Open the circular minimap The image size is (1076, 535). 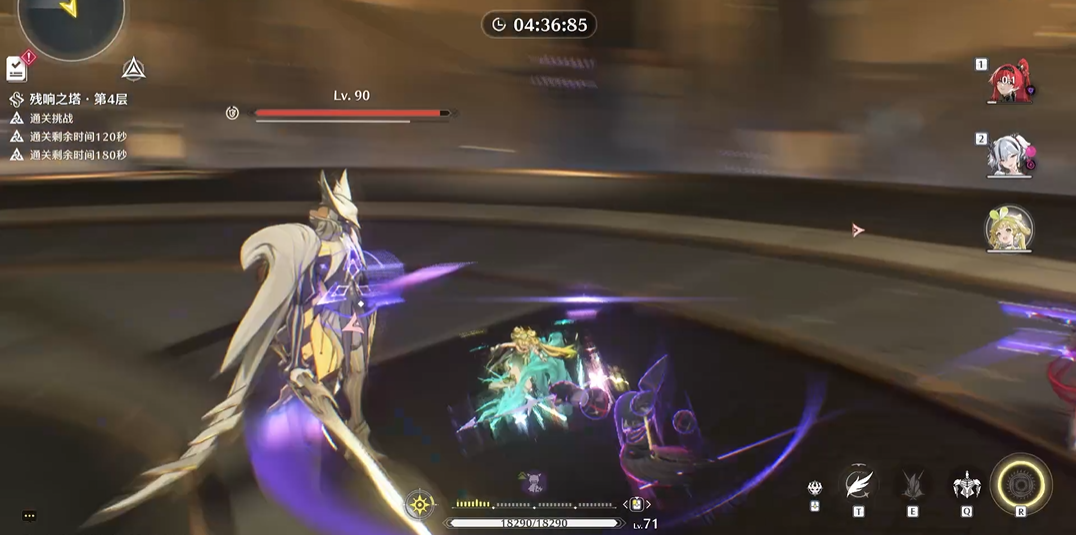point(71,20)
